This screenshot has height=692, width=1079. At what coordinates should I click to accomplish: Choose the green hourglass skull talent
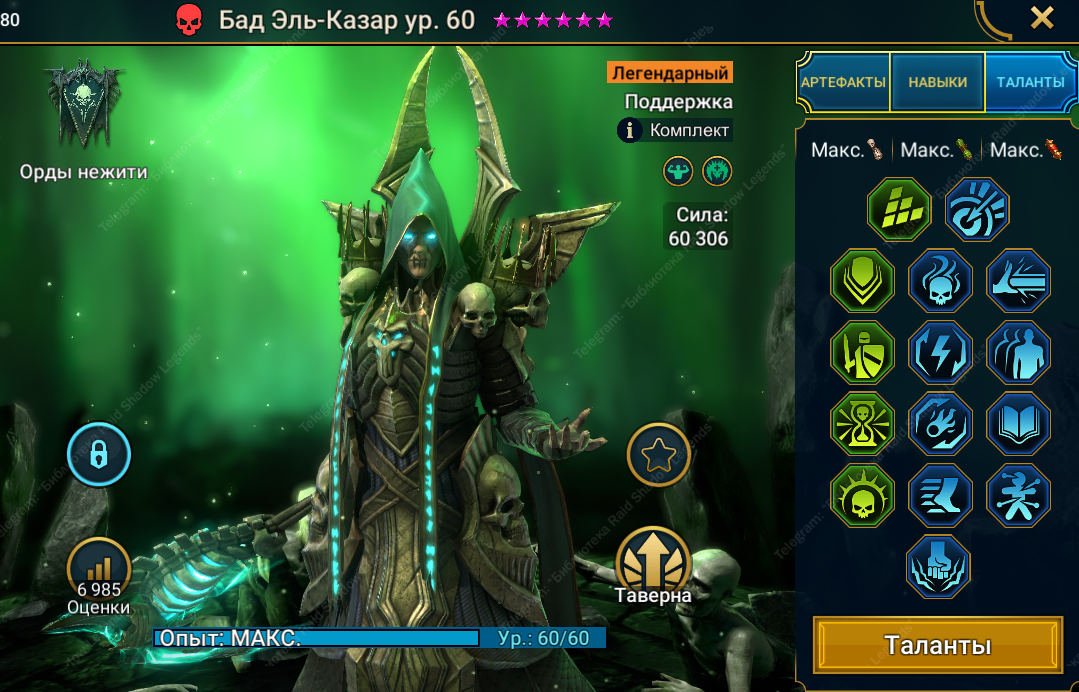pos(862,424)
